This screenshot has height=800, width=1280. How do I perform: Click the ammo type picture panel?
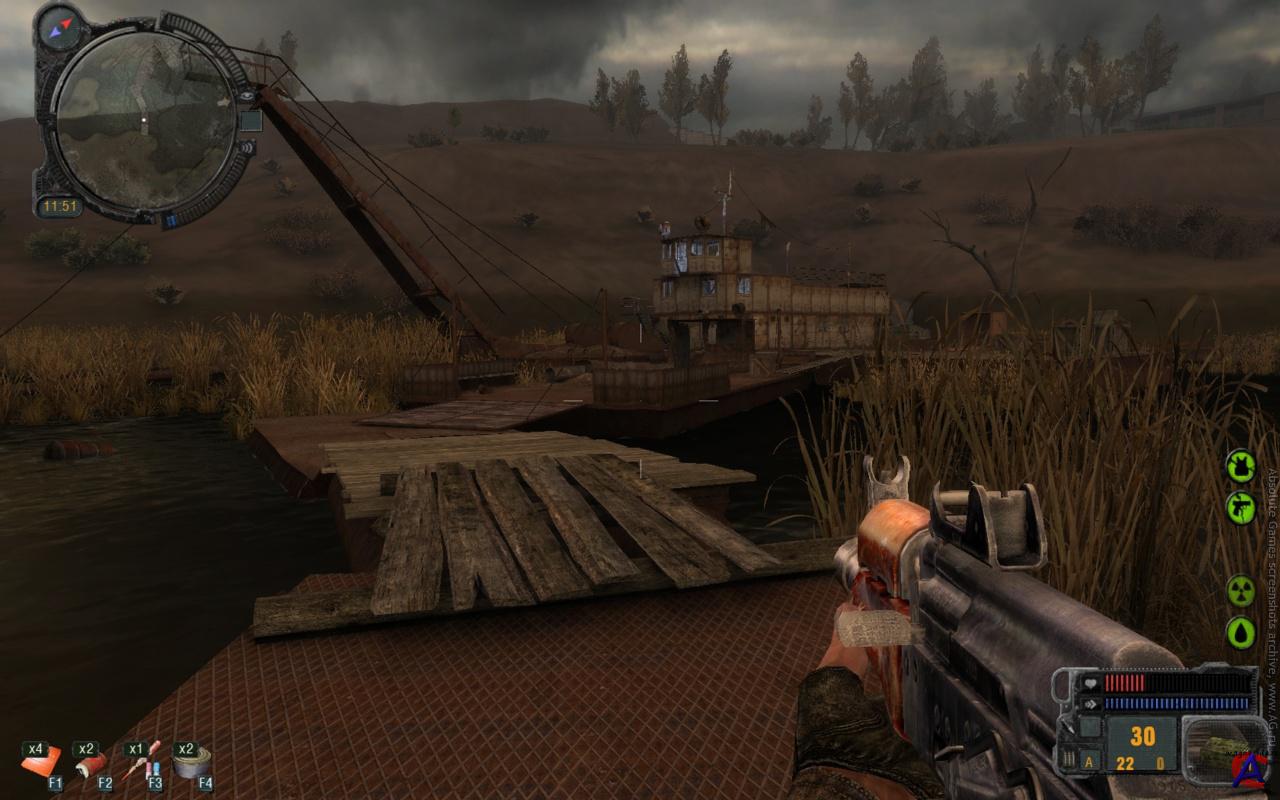[1222, 745]
